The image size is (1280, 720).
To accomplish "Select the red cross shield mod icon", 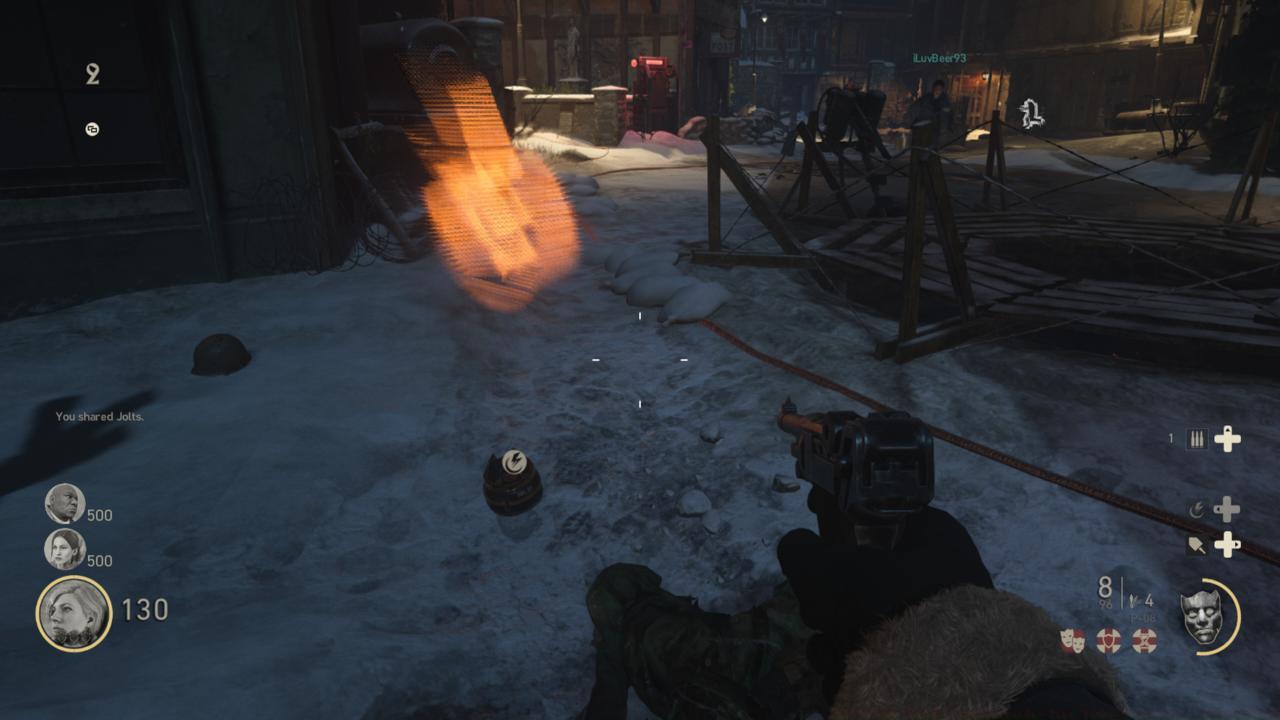I will click(x=1108, y=641).
